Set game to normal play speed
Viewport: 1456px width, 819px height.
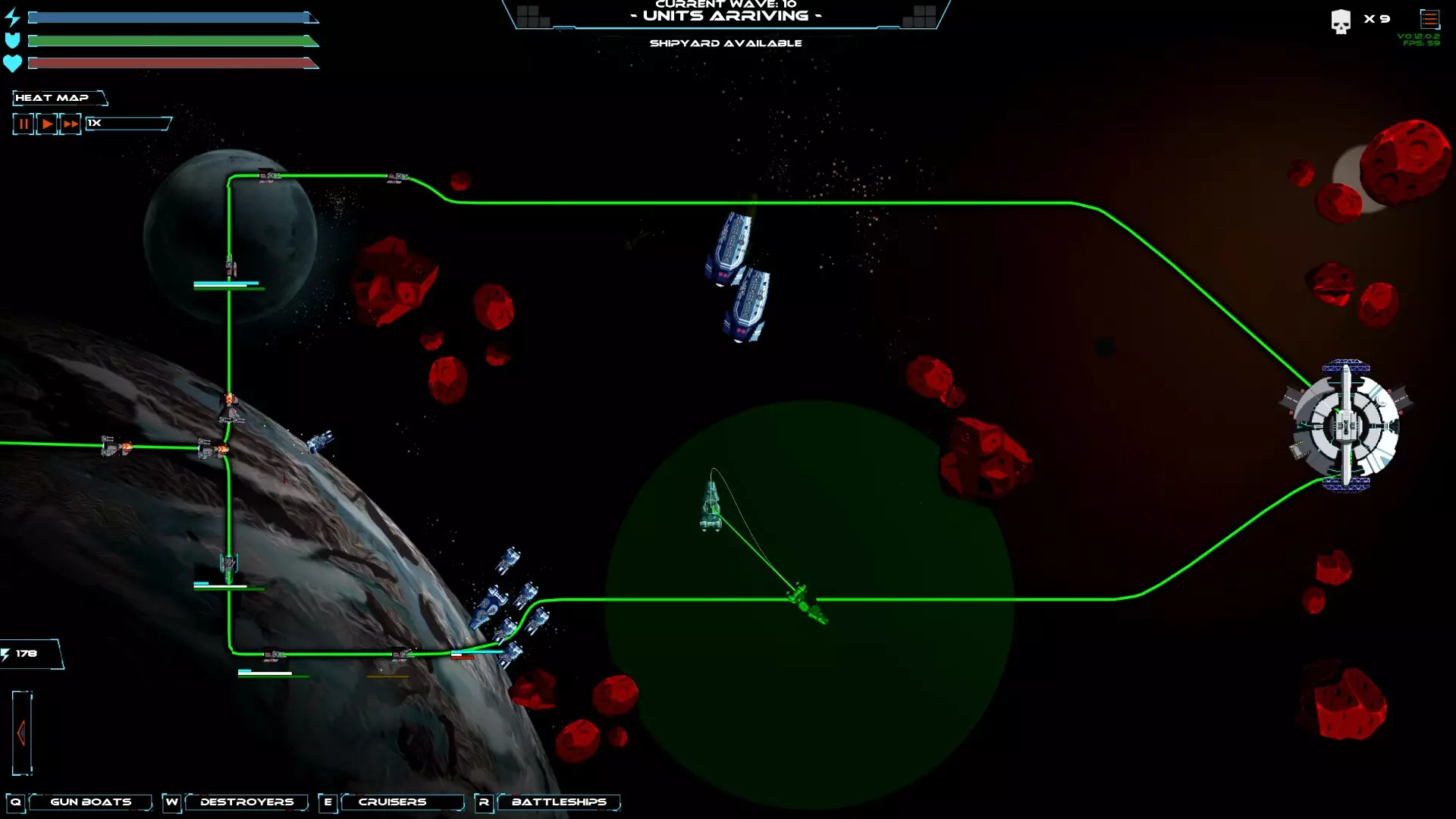point(47,124)
